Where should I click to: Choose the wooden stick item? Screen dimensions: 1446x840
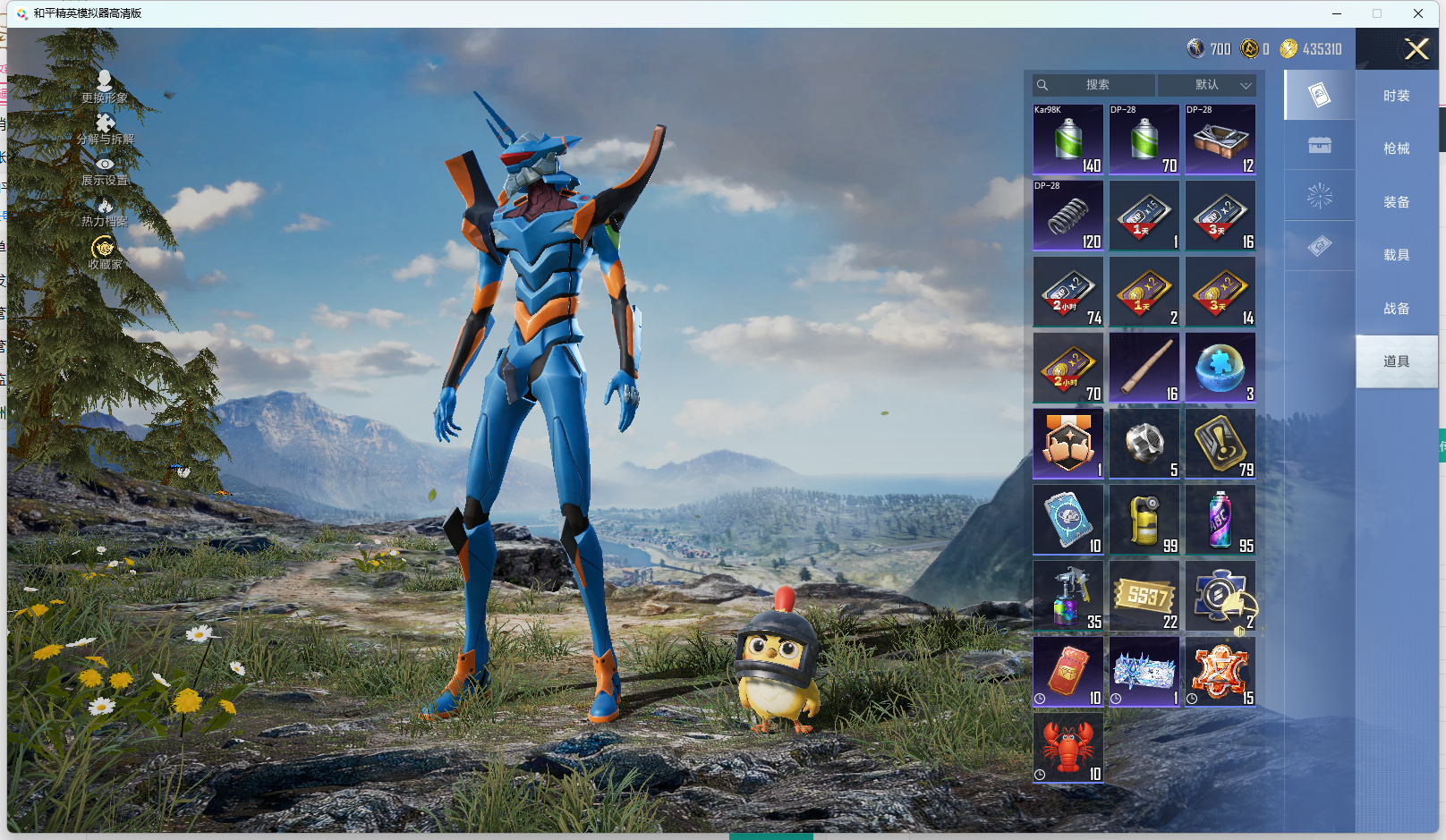click(x=1144, y=368)
